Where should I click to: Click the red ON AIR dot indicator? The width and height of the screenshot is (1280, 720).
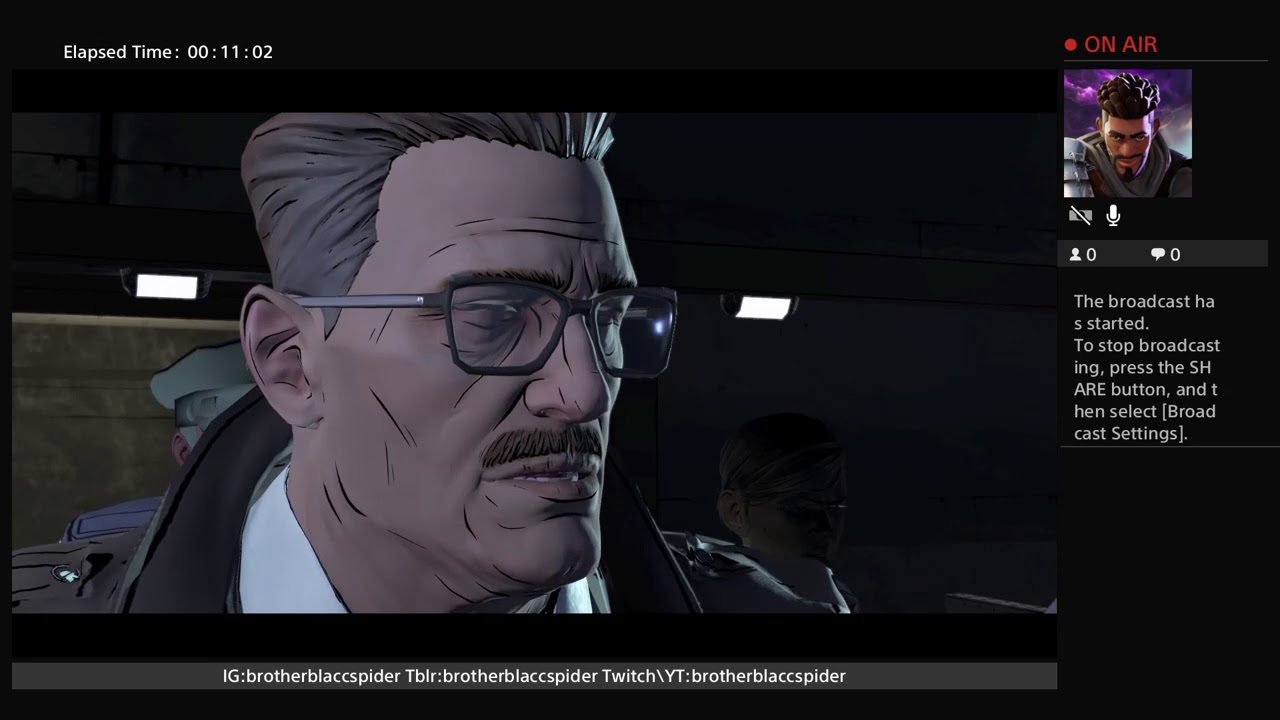click(x=1069, y=44)
